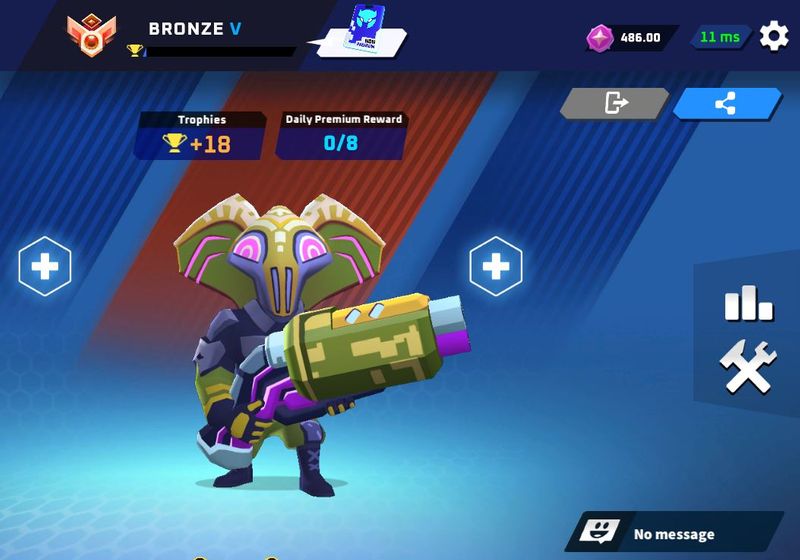Open the settings gear menu
800x560 pixels.
[x=774, y=37]
